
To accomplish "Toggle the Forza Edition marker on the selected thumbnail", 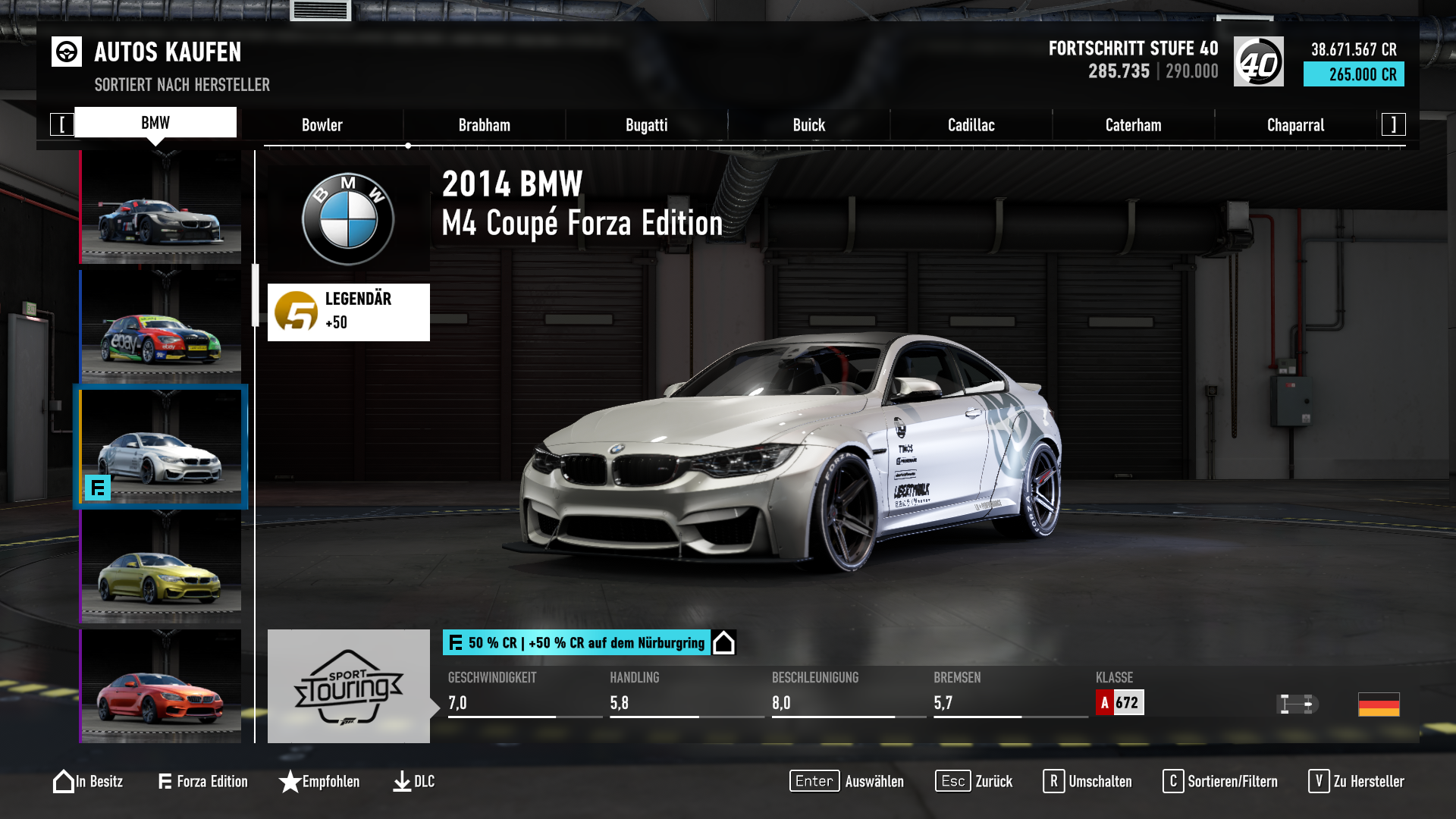I will [99, 490].
